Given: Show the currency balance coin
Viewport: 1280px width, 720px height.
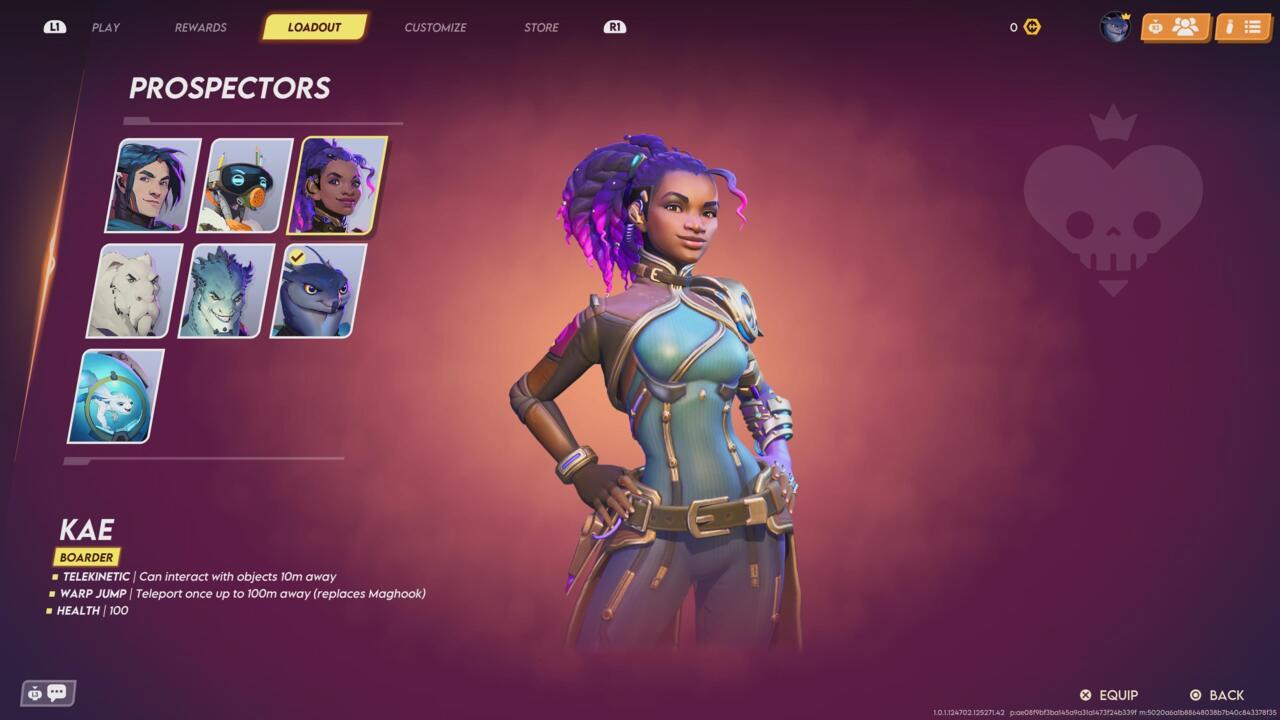Looking at the screenshot, I should [1032, 27].
